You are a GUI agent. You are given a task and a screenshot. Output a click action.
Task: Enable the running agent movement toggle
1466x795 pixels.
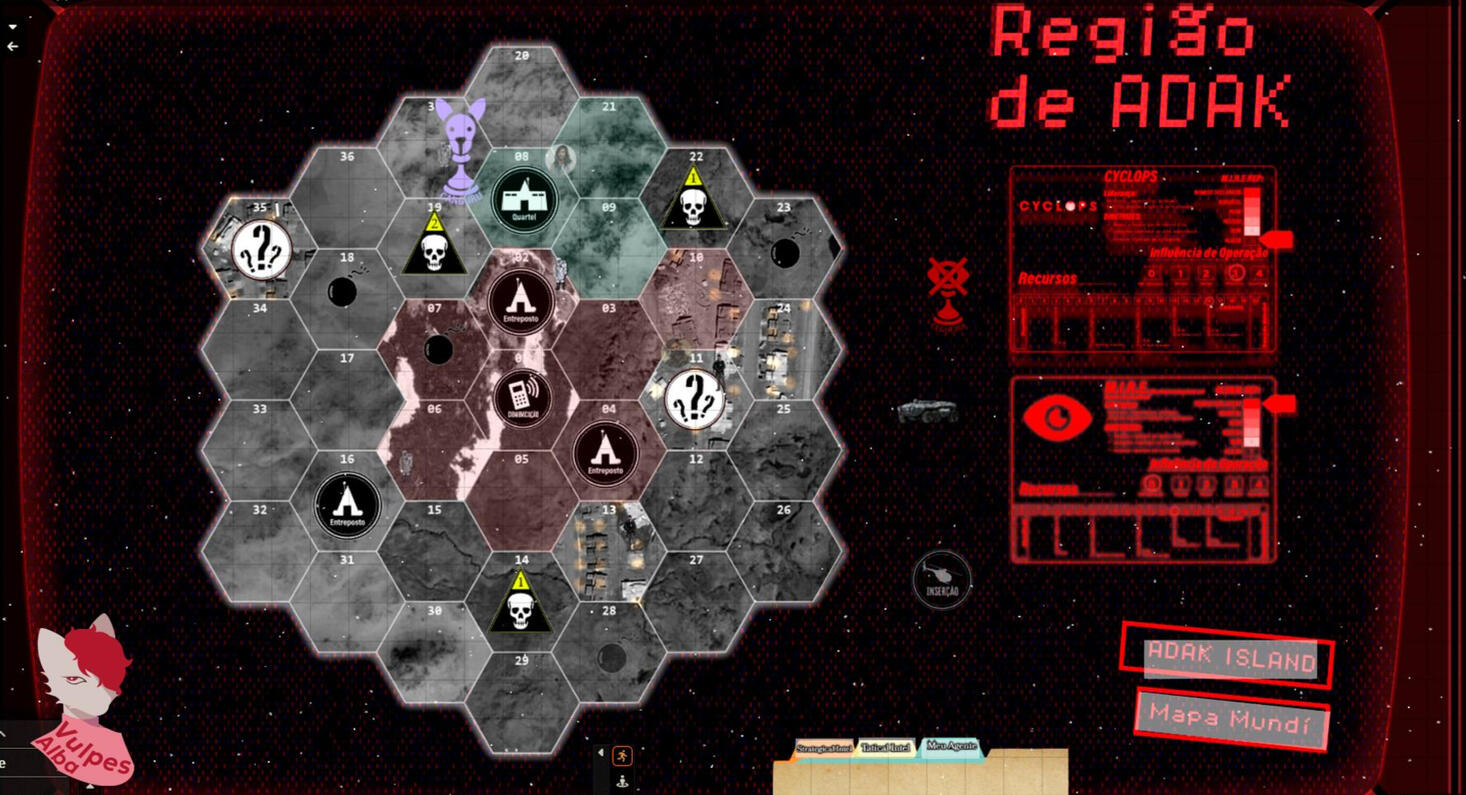pyautogui.click(x=621, y=754)
